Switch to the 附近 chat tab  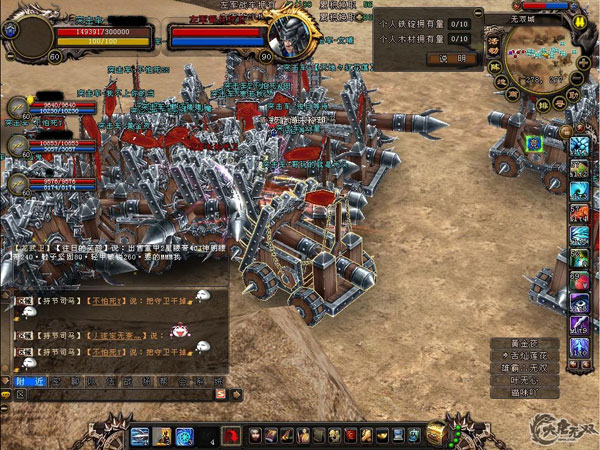click(28, 381)
